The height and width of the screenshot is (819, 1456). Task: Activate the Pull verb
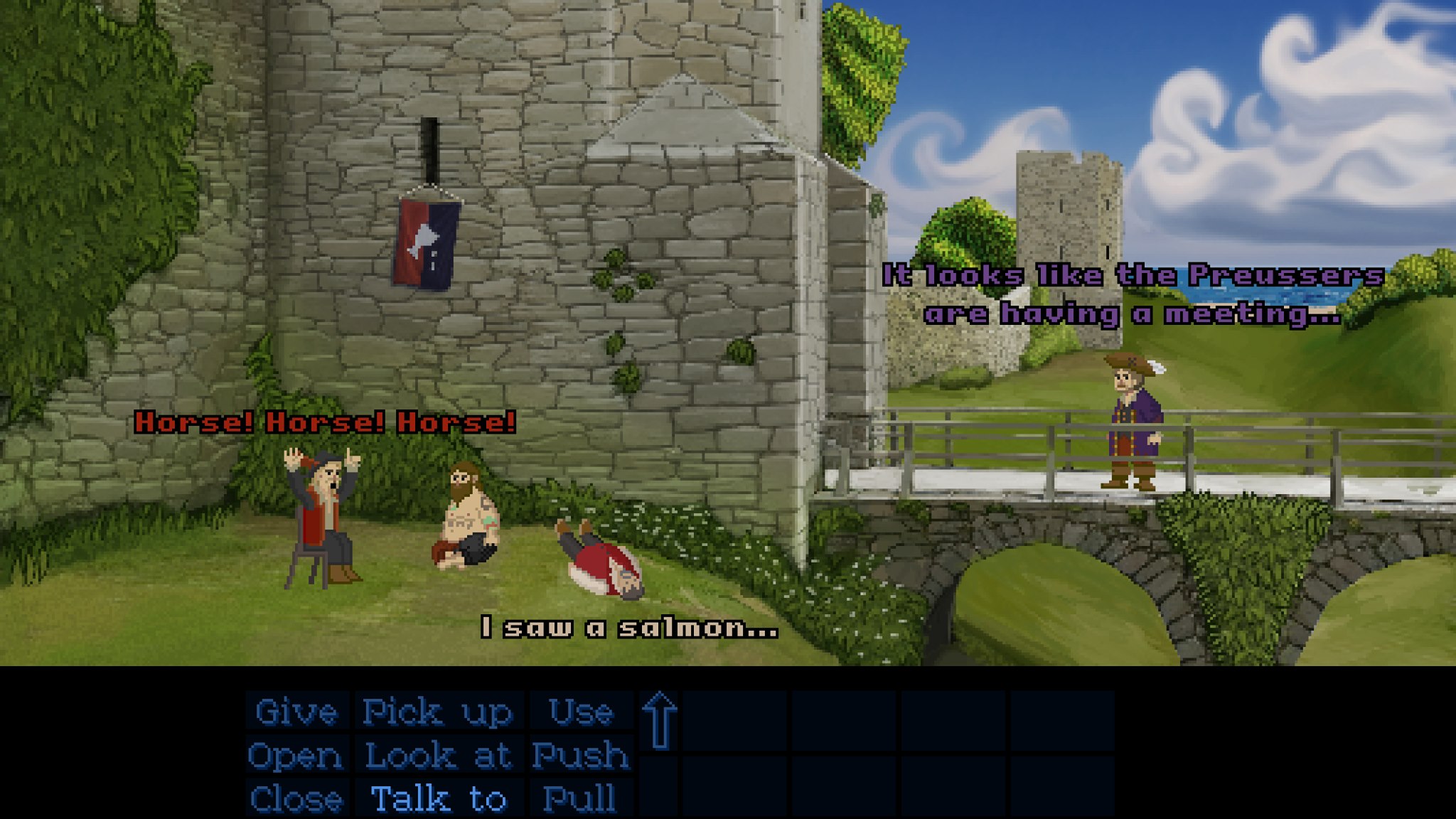click(579, 798)
